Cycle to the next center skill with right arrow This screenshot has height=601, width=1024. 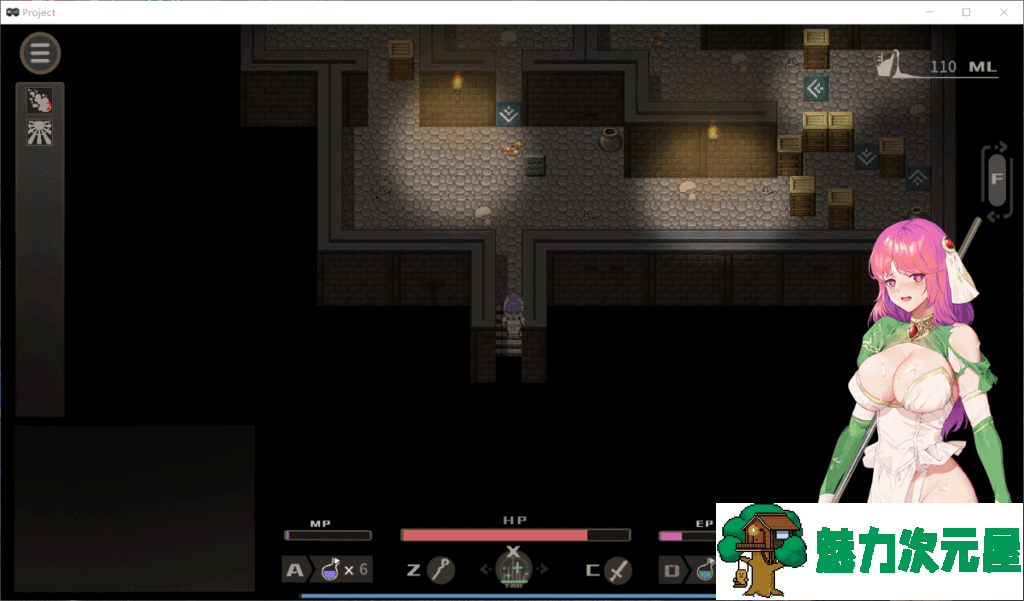(x=543, y=570)
